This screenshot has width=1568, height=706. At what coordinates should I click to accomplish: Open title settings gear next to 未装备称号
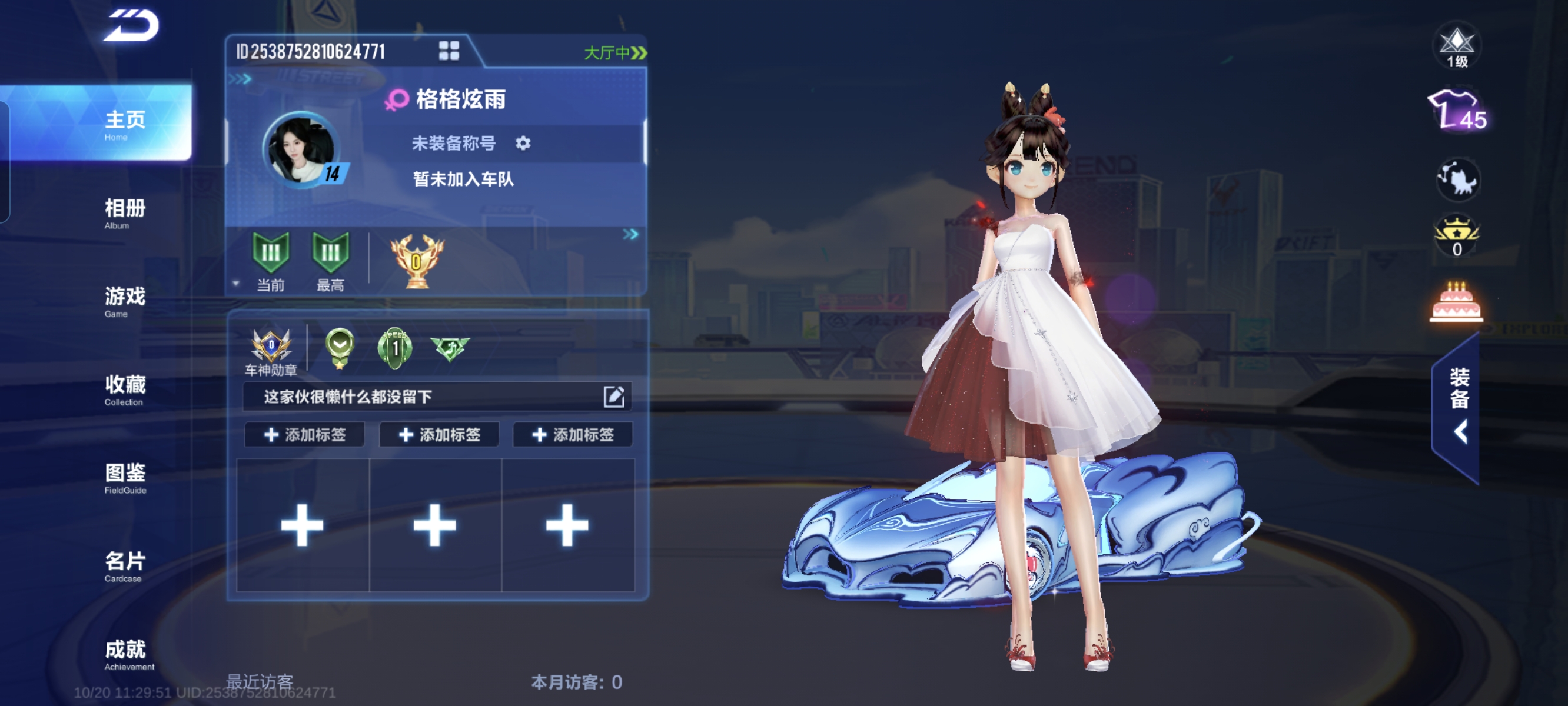click(523, 143)
